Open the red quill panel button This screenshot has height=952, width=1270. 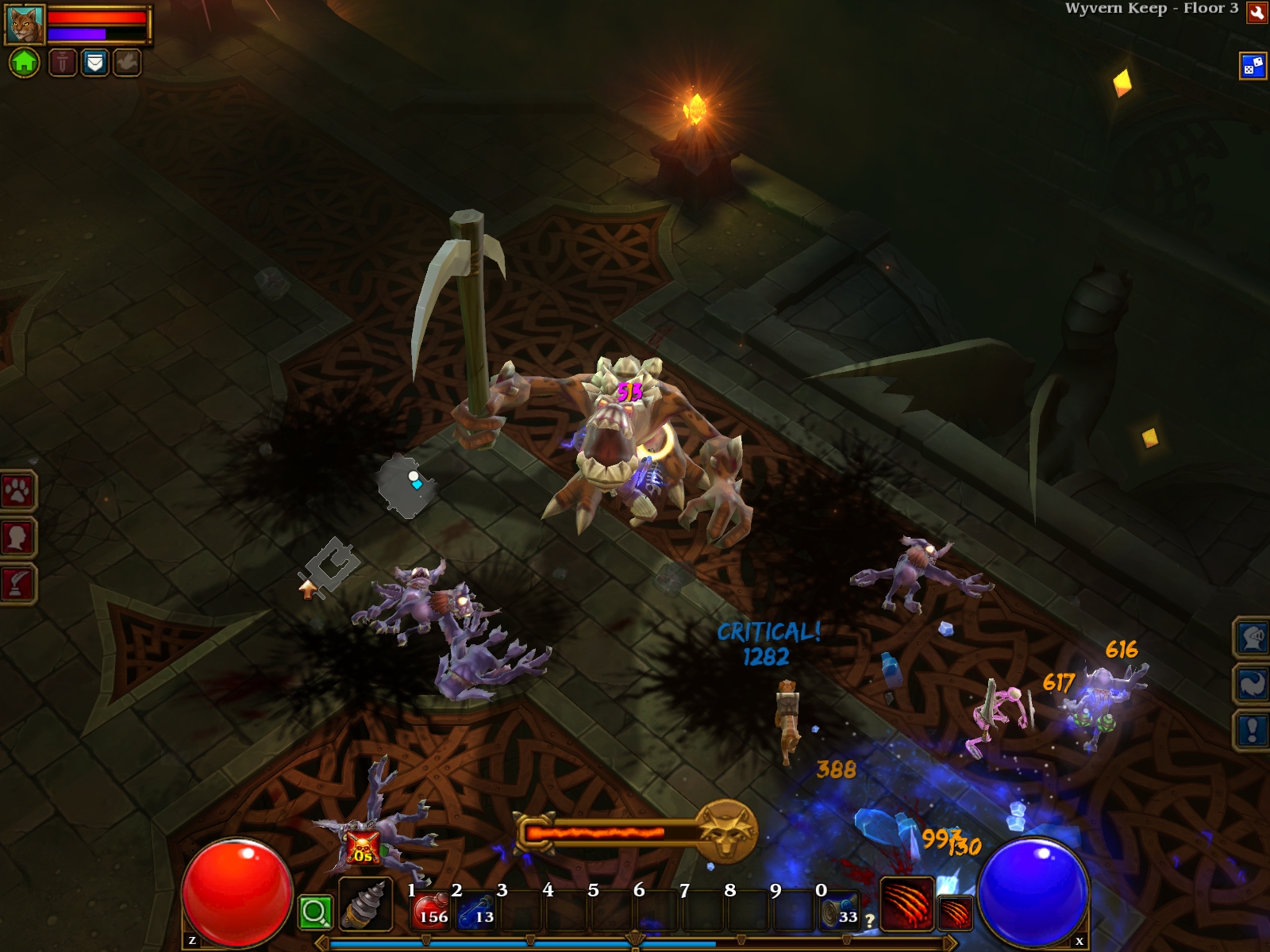coord(17,584)
